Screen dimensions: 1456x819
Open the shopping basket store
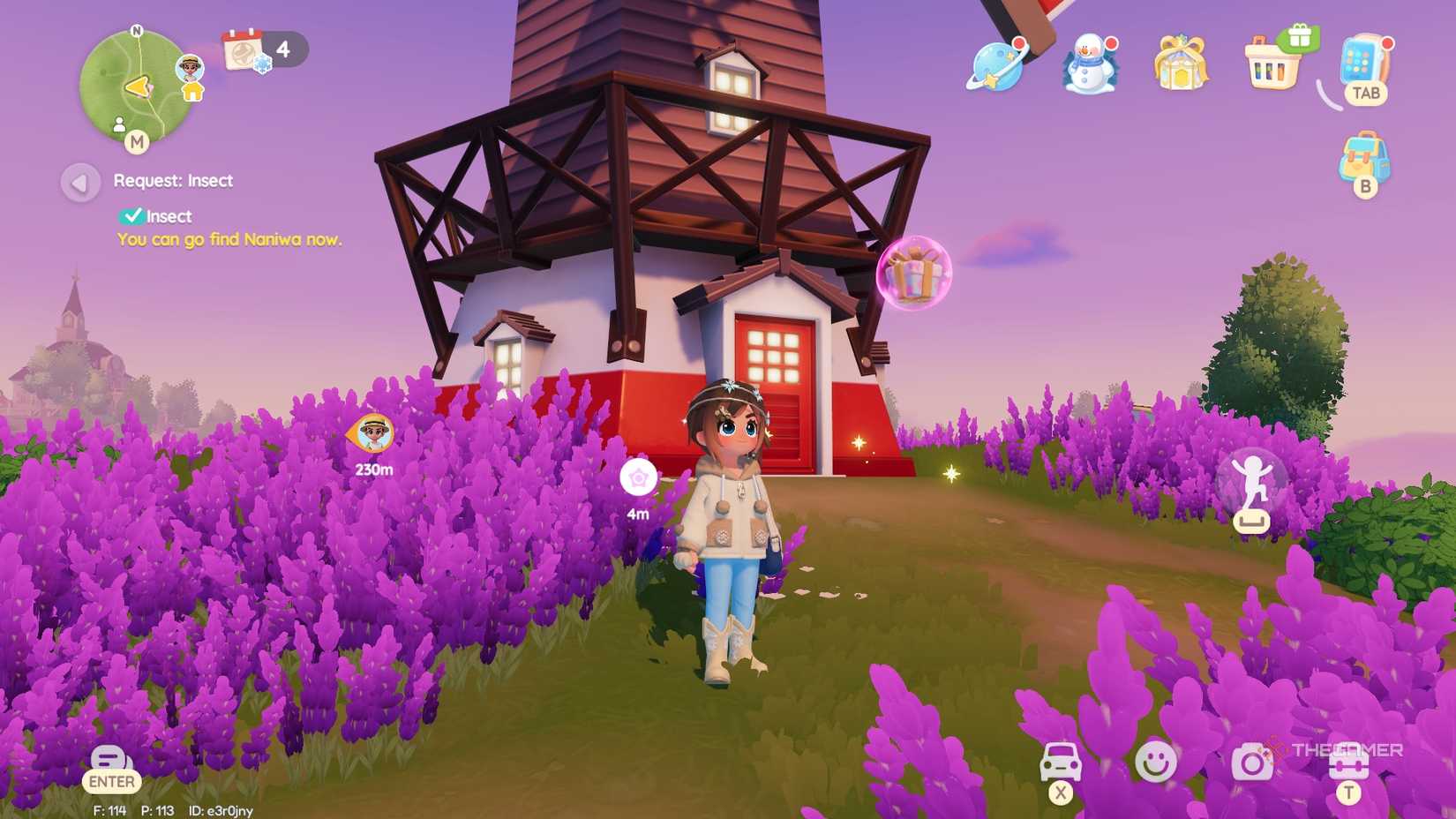(1272, 66)
